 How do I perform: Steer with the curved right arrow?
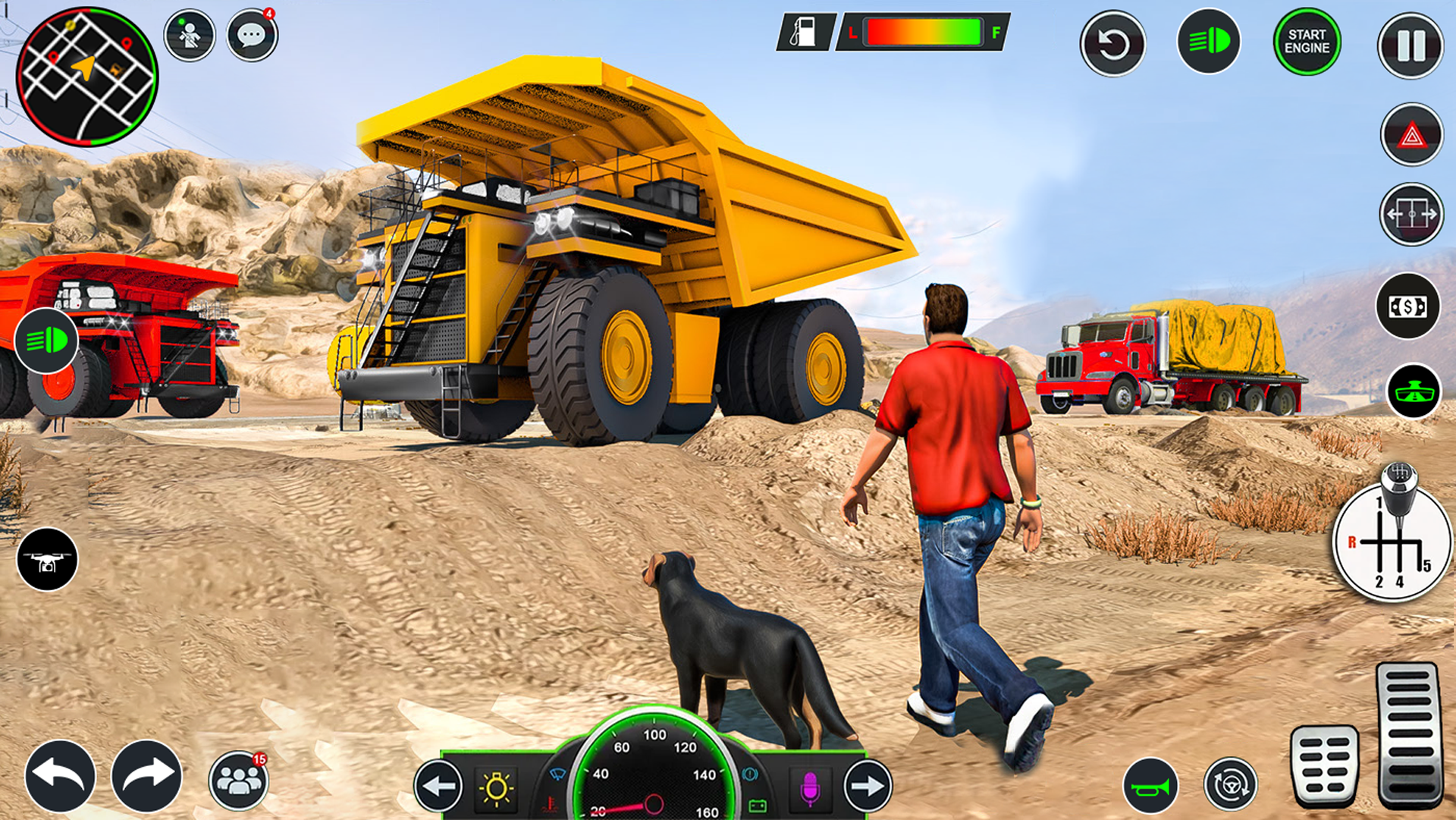[146, 776]
